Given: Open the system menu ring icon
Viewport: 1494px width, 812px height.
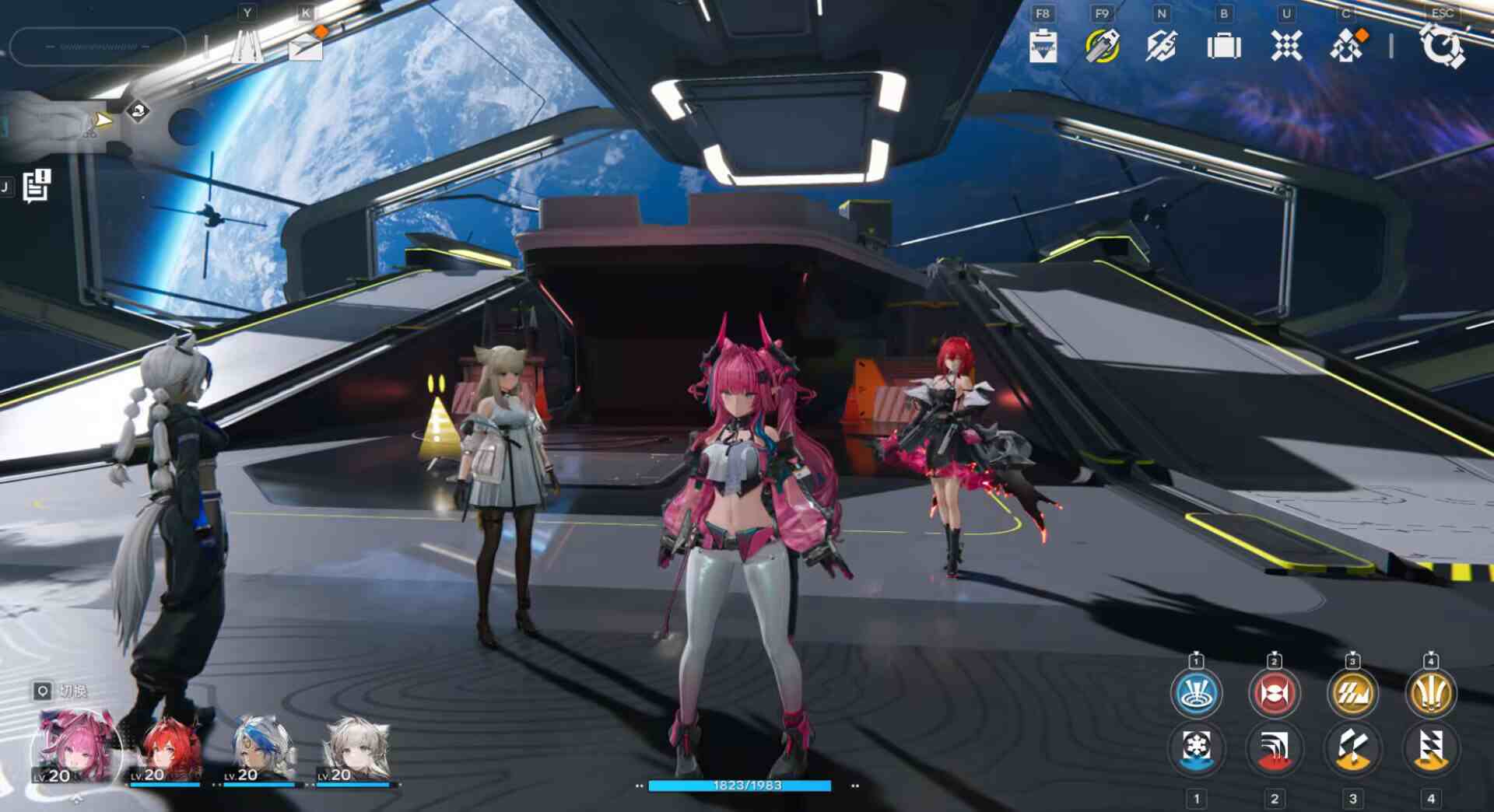Looking at the screenshot, I should [x=1442, y=46].
